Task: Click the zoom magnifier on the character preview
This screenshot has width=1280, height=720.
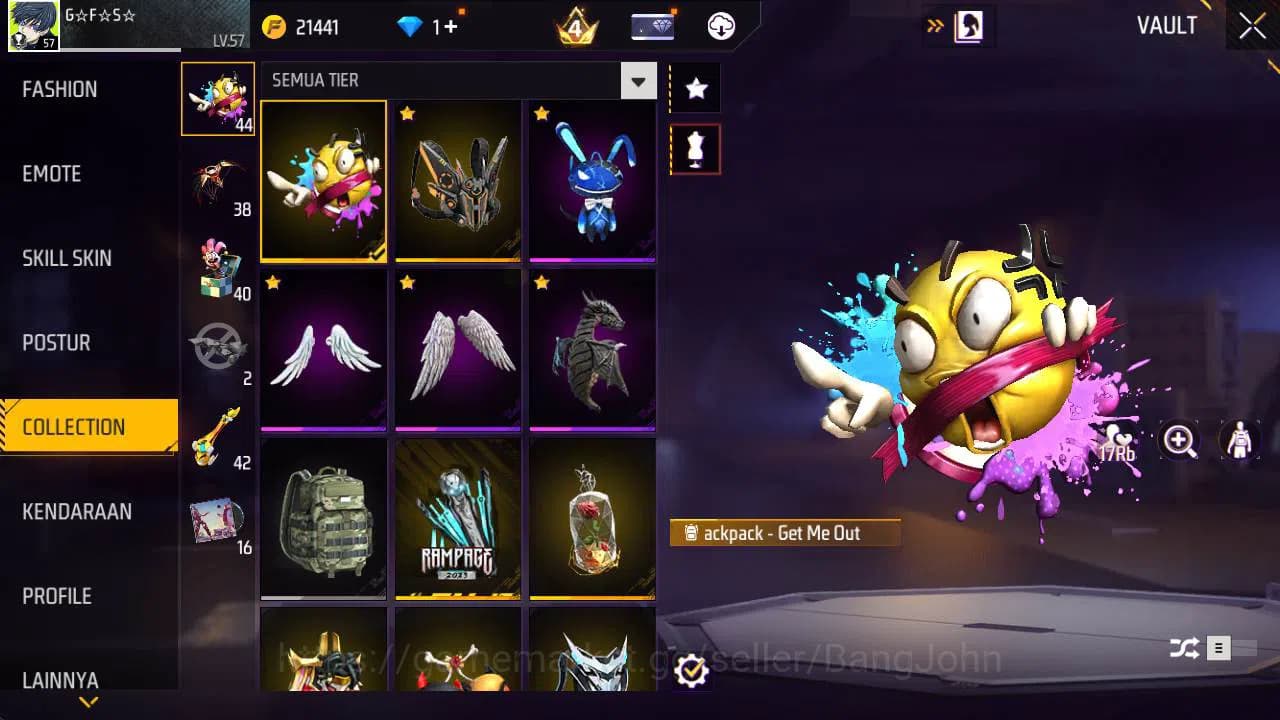Action: (x=1180, y=441)
